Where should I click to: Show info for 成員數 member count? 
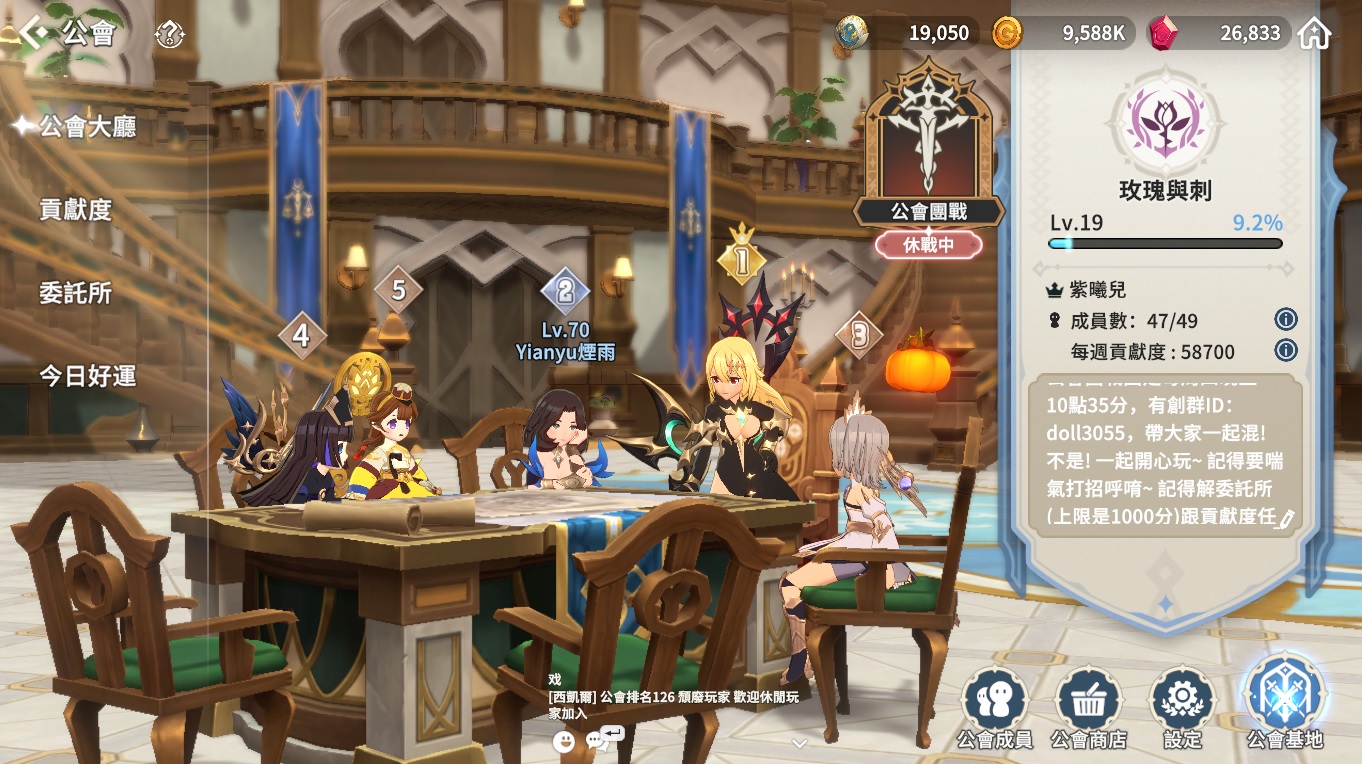(1286, 320)
